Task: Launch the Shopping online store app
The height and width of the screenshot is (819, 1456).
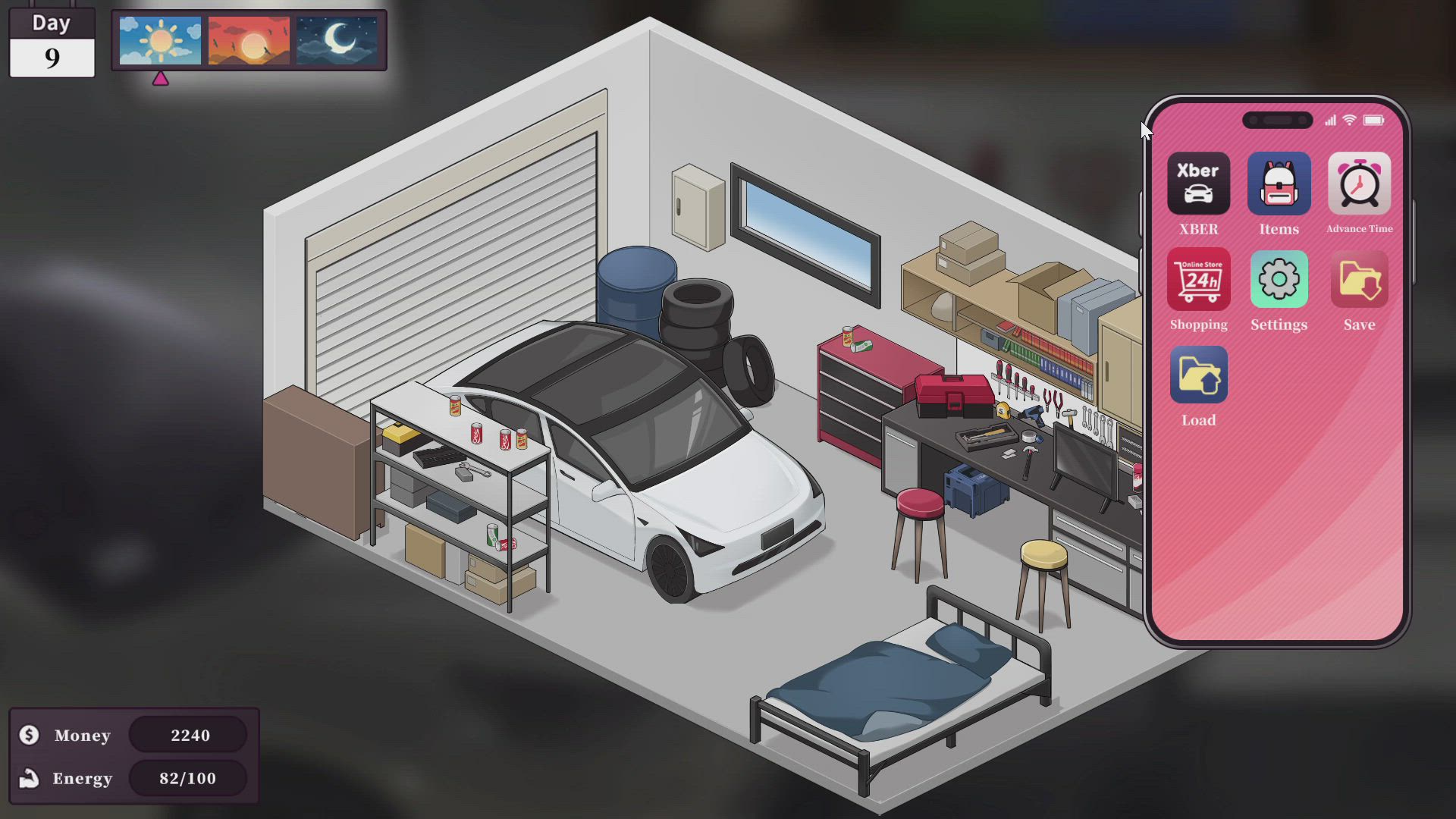Action: (x=1198, y=280)
